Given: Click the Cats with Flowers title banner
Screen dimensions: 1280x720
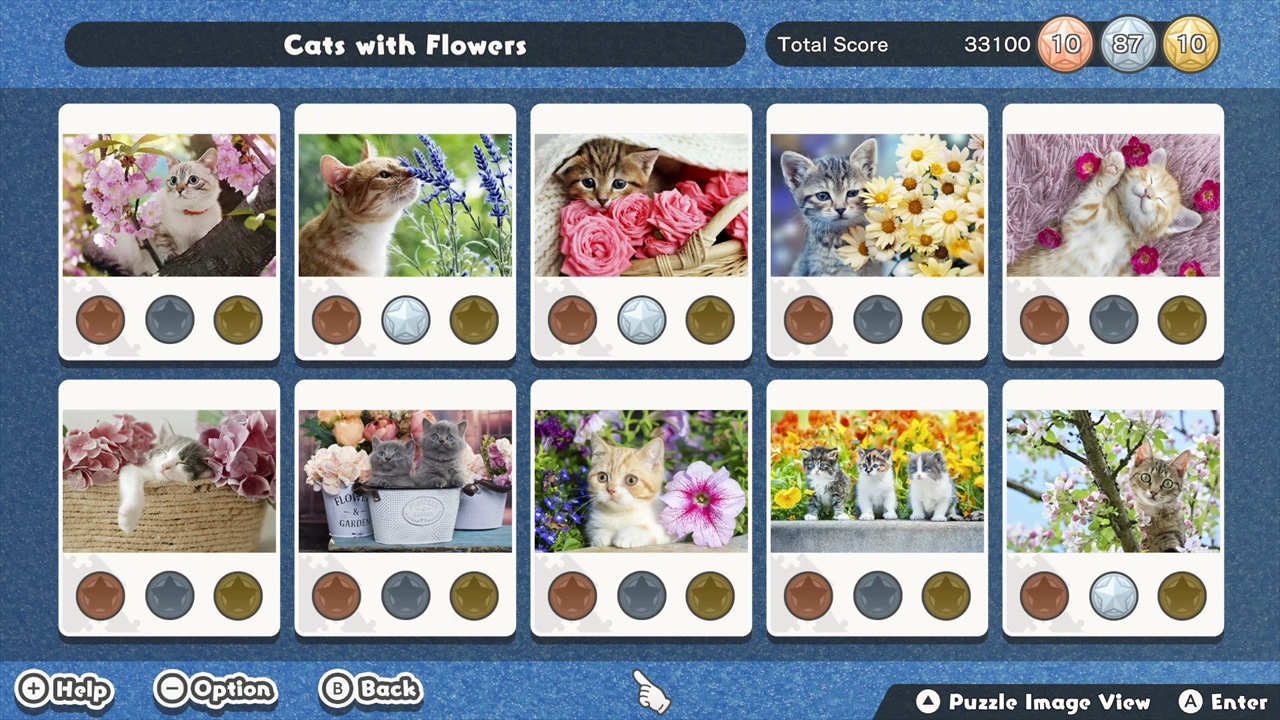Looking at the screenshot, I should [x=405, y=44].
